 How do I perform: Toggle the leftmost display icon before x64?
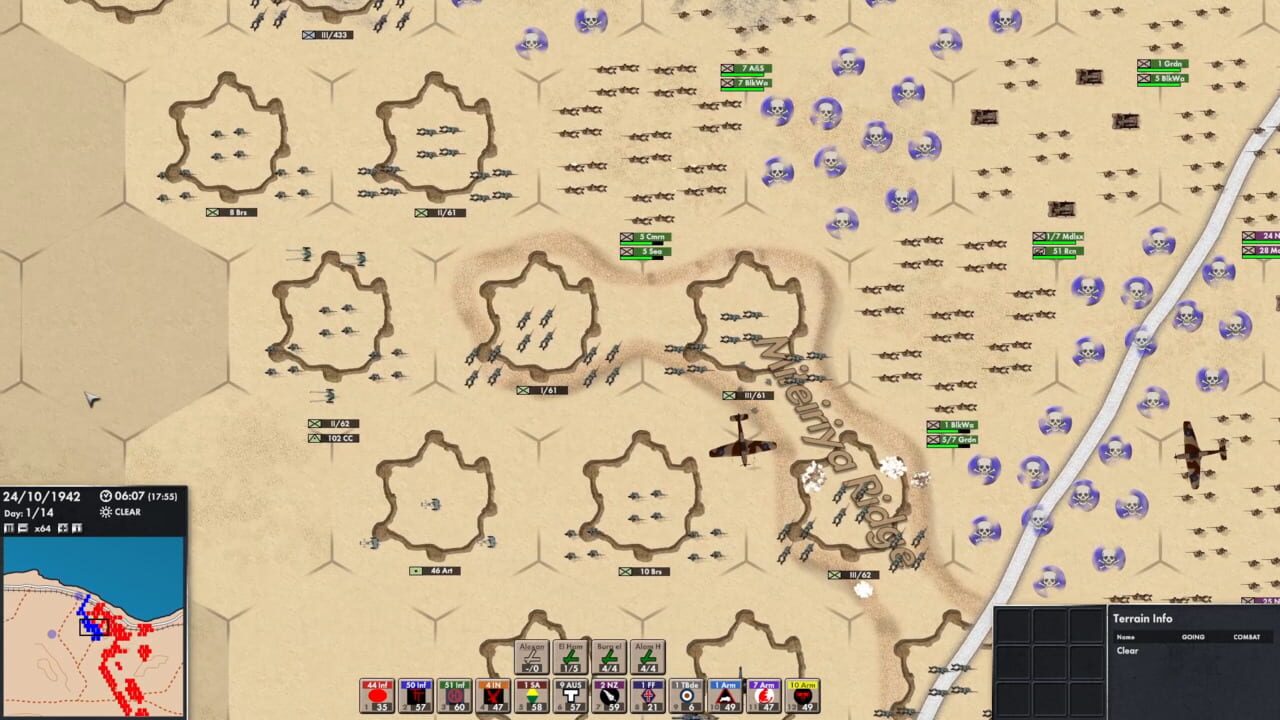(x=9, y=528)
